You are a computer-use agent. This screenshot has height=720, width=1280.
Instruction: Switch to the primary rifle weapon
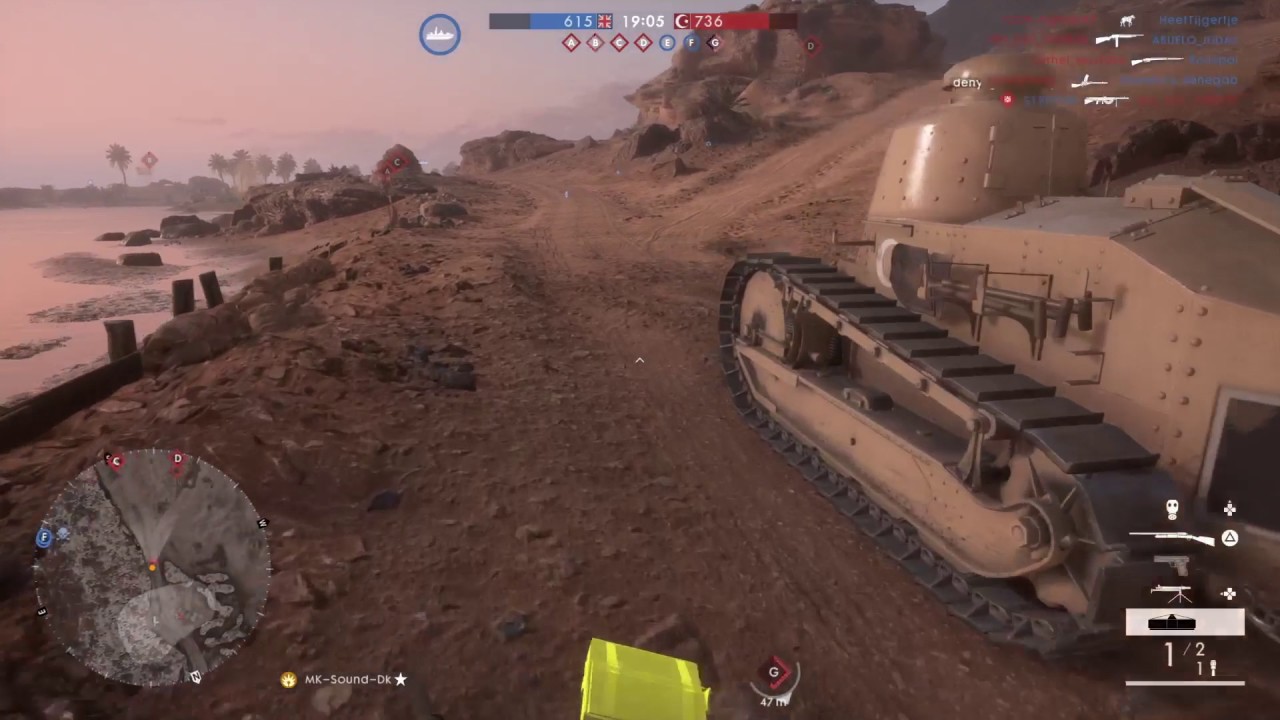1171,539
